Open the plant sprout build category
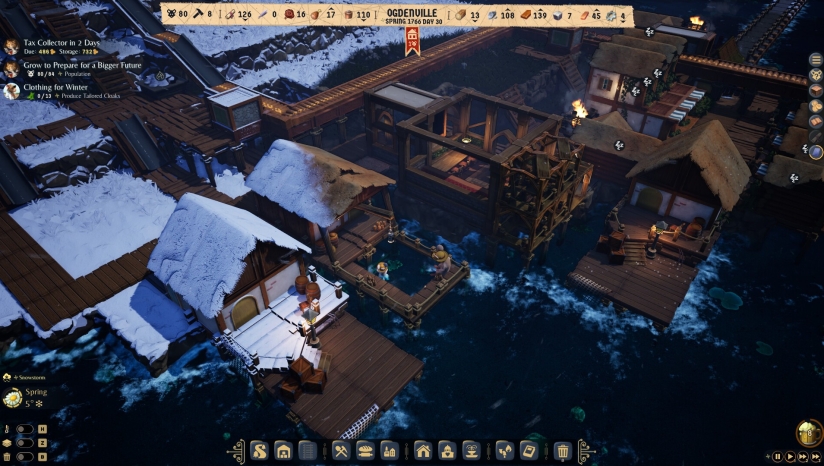Viewport: 824px width, 466px height. click(x=505, y=451)
